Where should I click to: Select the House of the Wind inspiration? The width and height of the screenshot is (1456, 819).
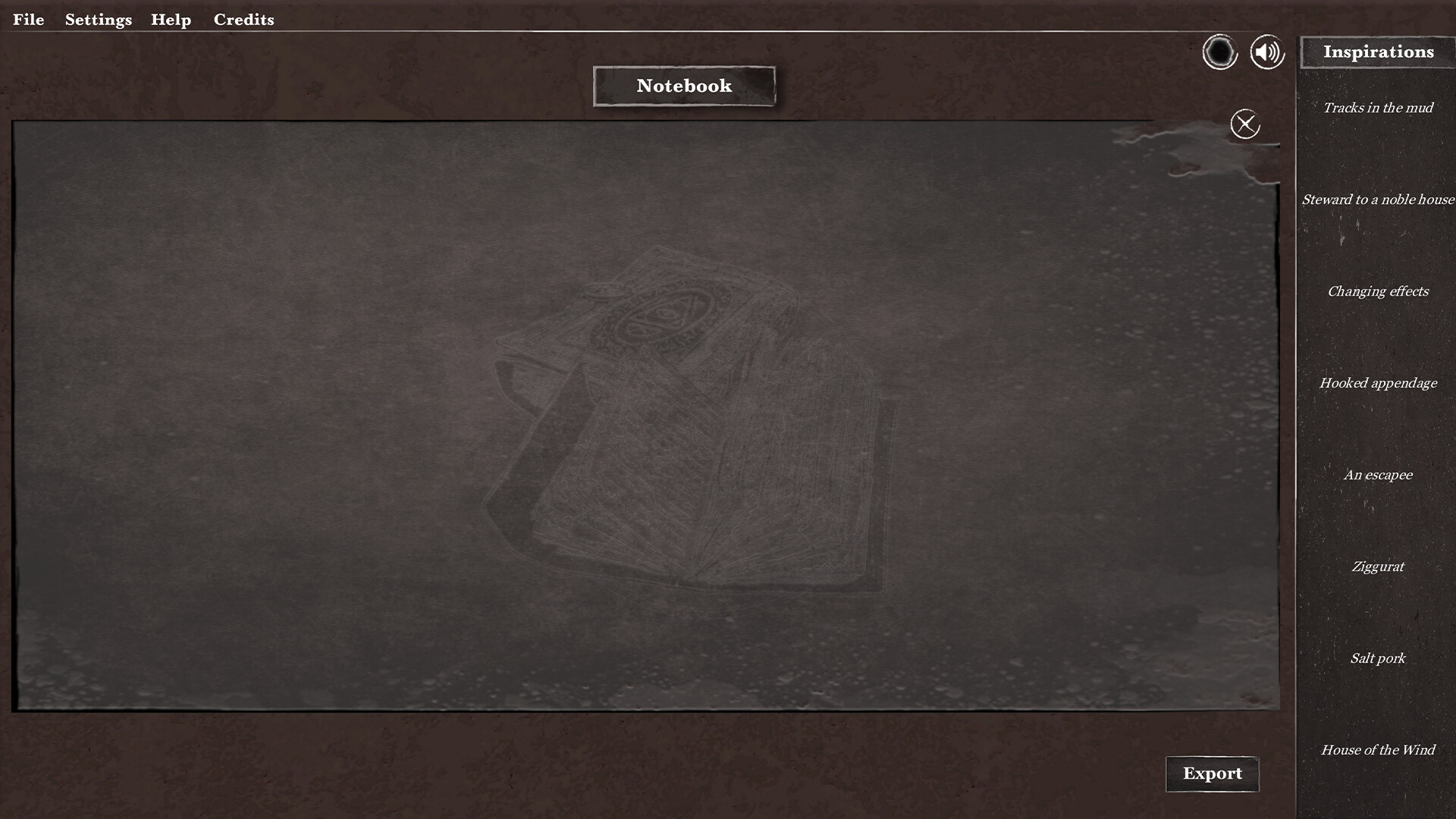[1377, 750]
